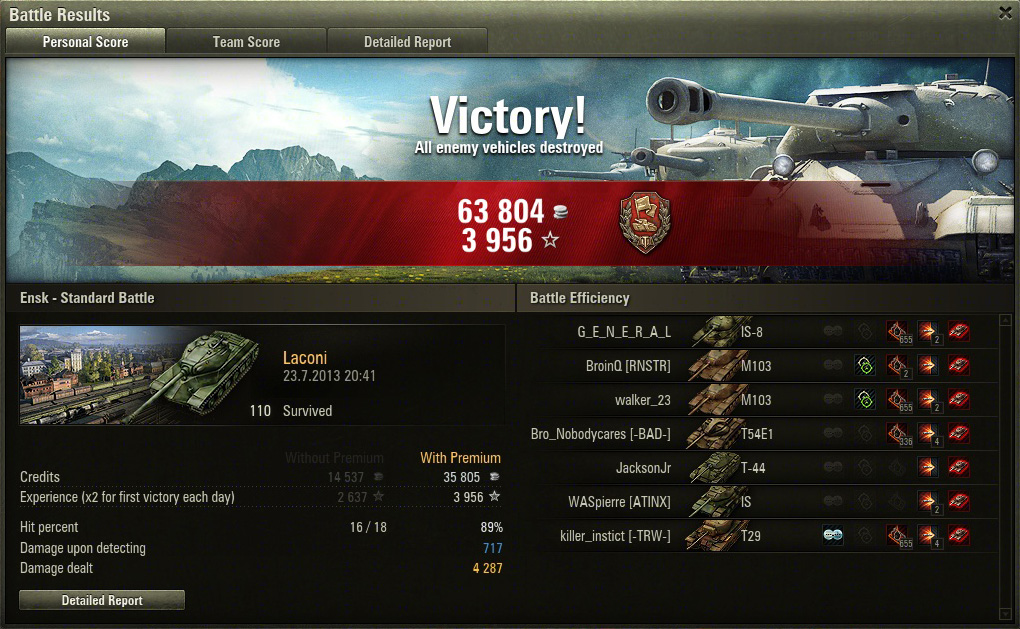This screenshot has width=1020, height=629.
Task: Close the Battle Results window
Action: tap(1005, 13)
